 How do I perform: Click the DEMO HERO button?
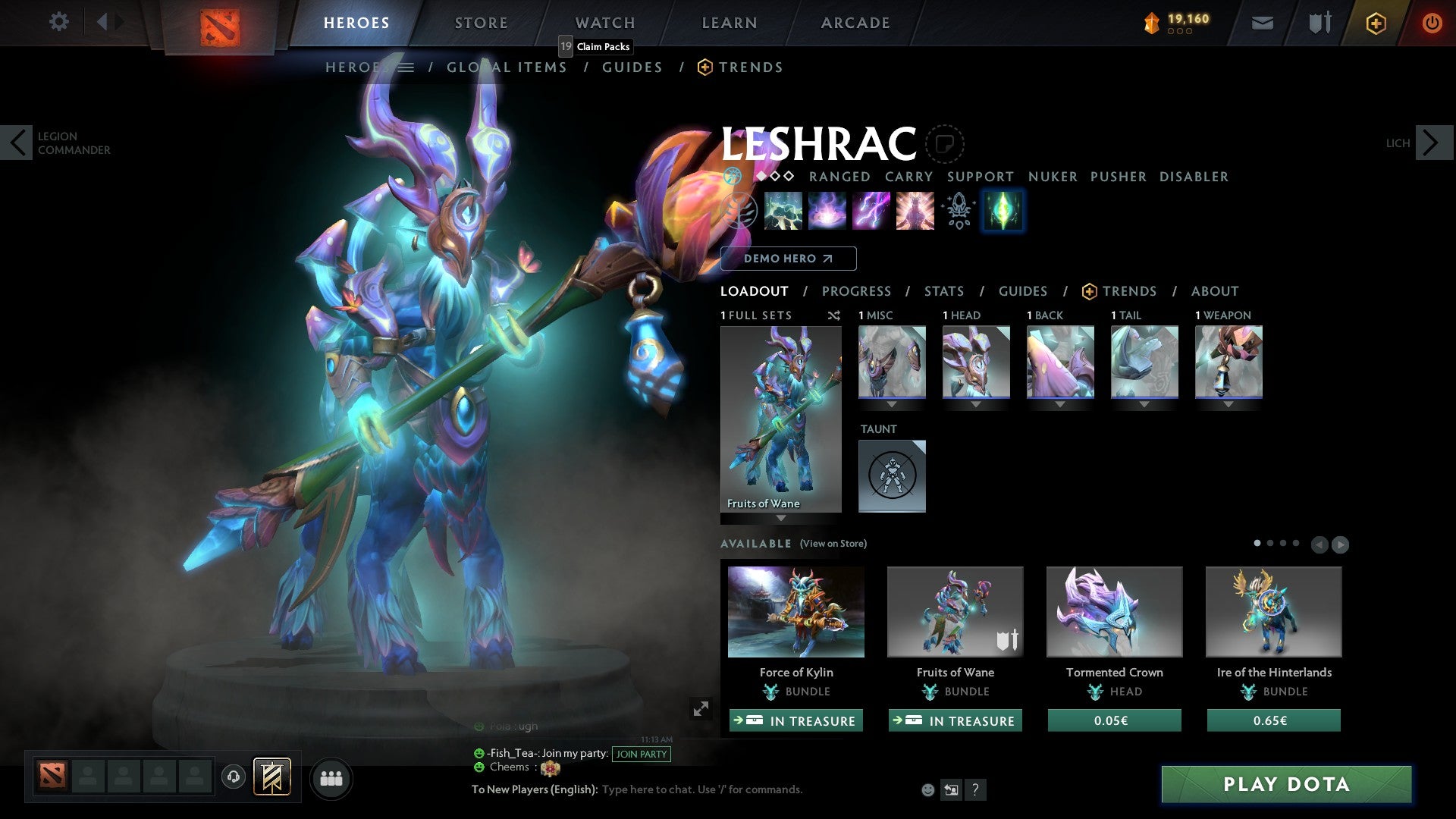coord(788,259)
